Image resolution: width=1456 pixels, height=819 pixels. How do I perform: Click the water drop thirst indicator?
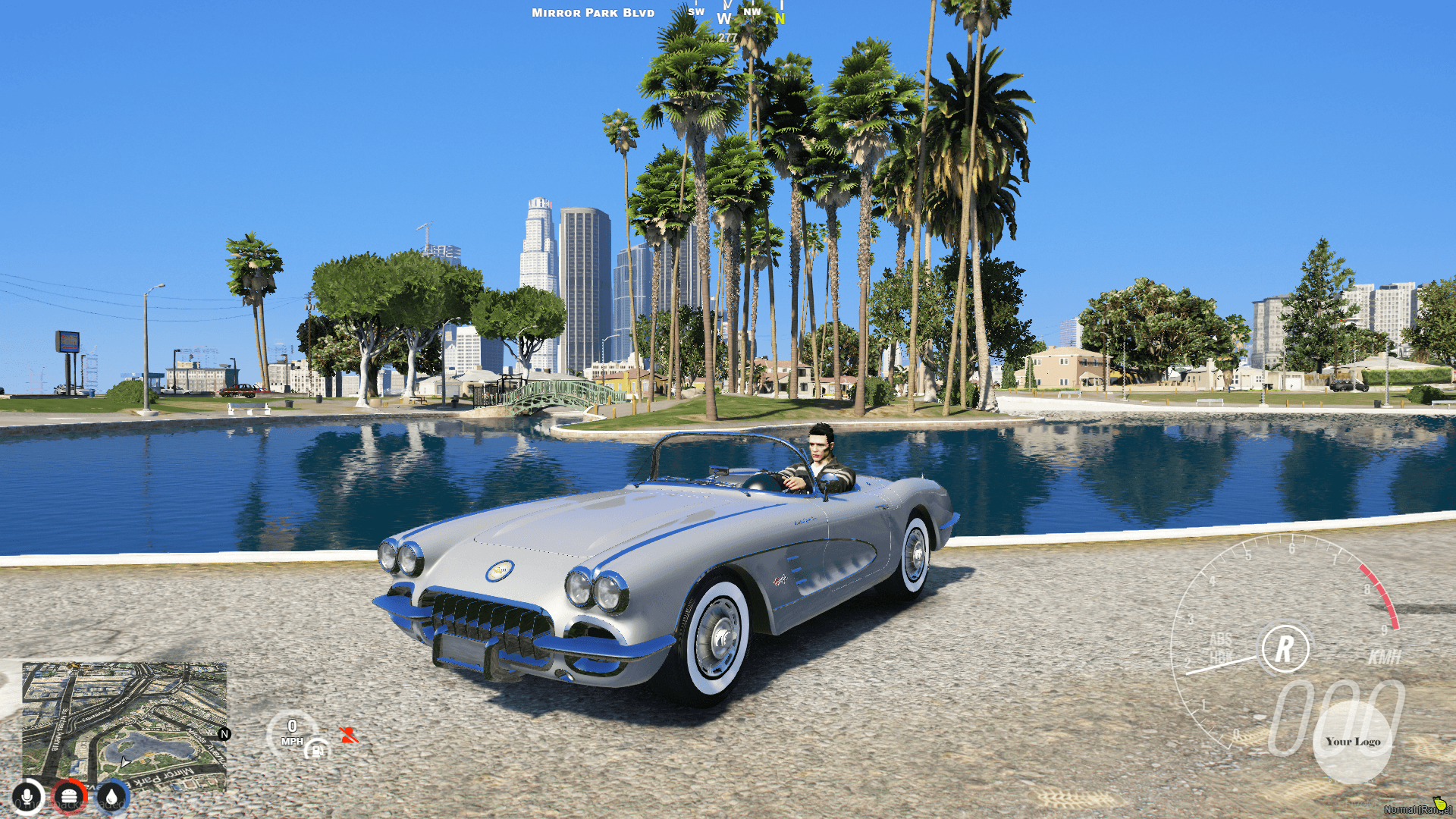click(111, 795)
